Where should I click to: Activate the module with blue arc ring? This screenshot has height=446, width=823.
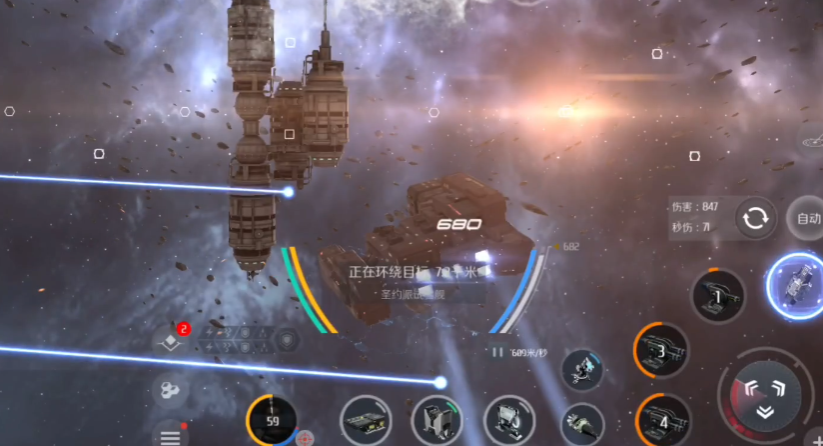pyautogui.click(x=582, y=367)
